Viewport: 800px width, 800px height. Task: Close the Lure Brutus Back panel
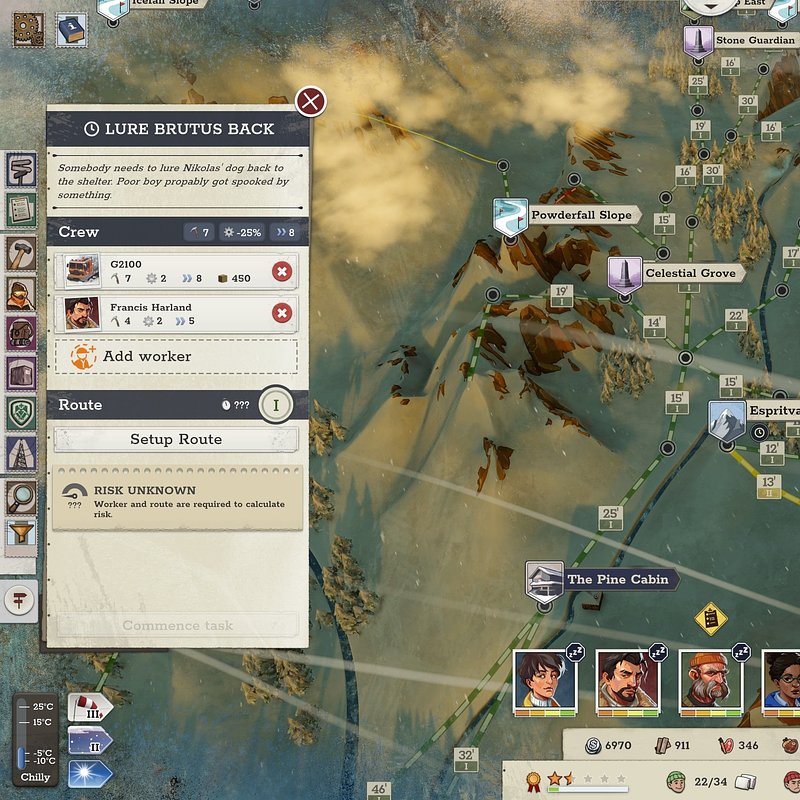click(x=311, y=101)
